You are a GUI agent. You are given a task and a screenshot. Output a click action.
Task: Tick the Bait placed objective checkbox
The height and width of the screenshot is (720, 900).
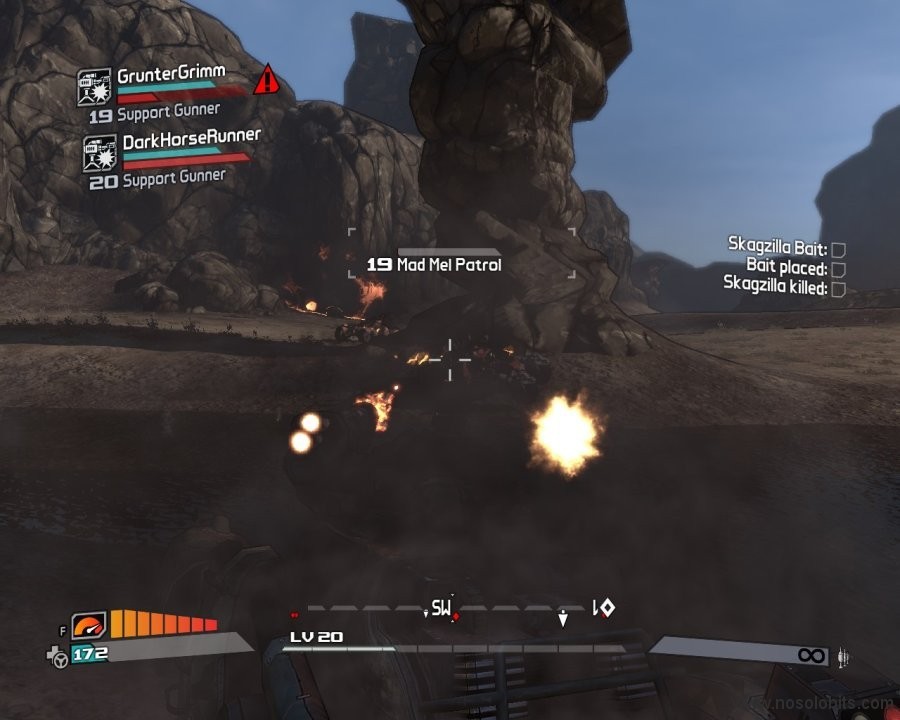tap(838, 269)
